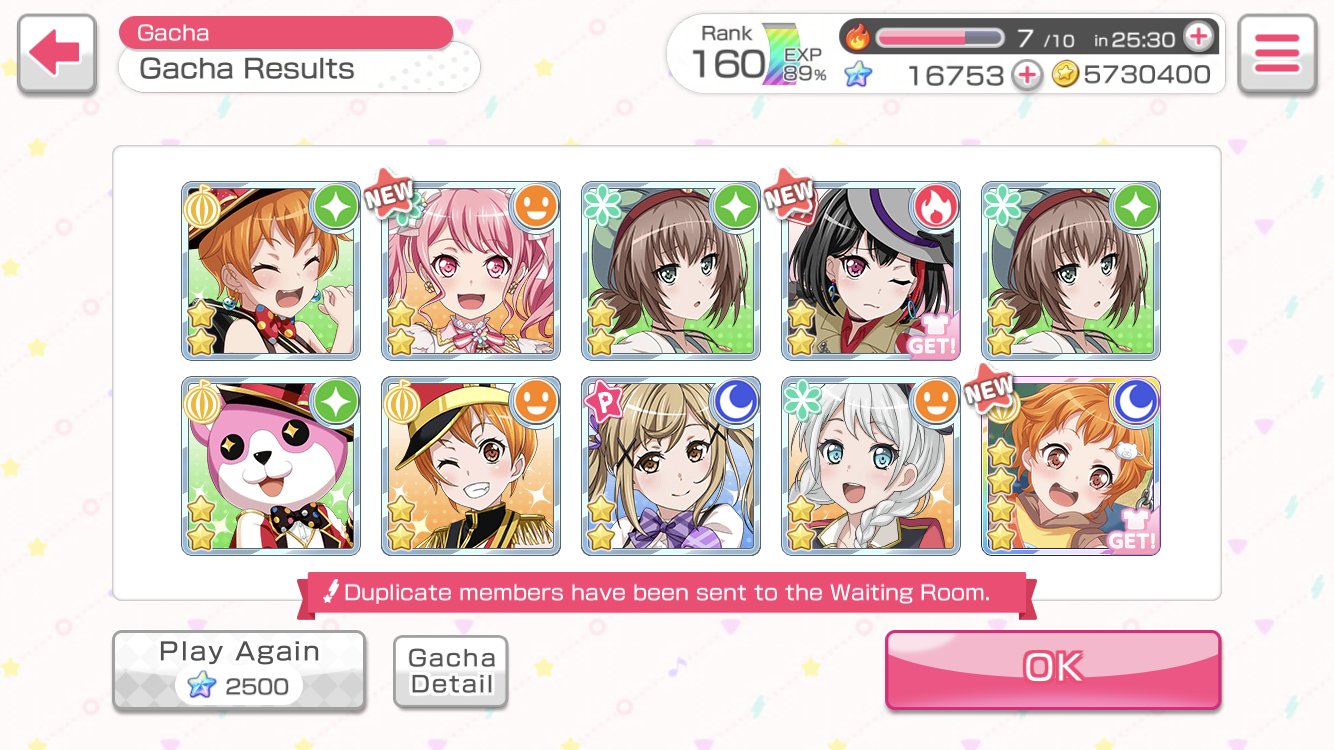View the silver-haired braided girl card
The width and height of the screenshot is (1334, 750).
[x=870, y=465]
